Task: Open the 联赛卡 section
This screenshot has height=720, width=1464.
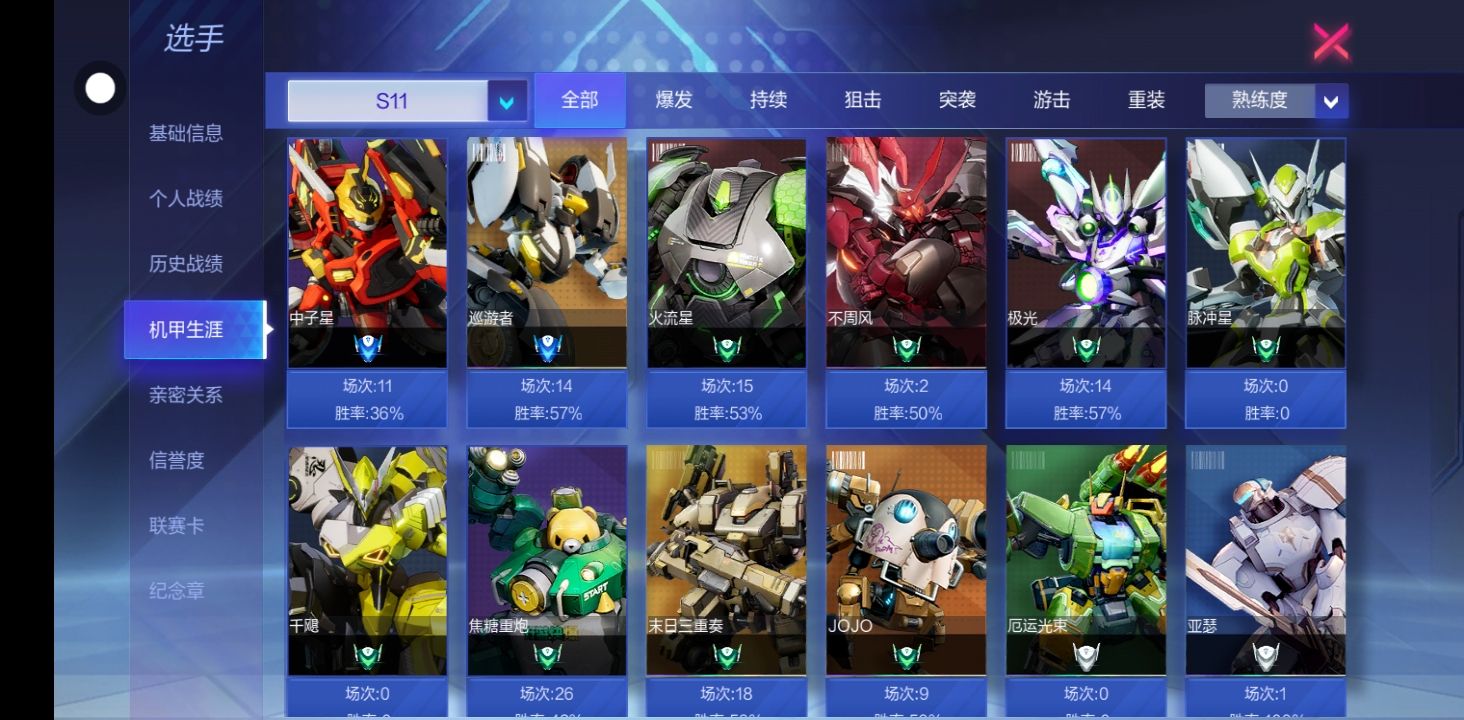Action: pos(176,526)
